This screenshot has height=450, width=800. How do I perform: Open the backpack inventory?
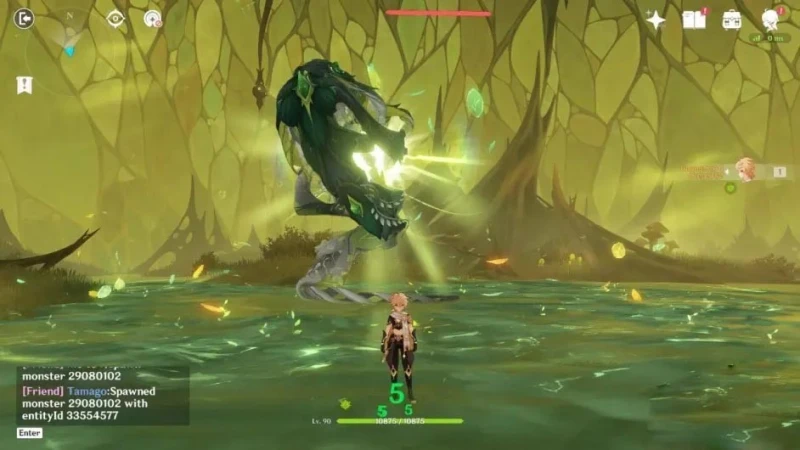(x=732, y=19)
